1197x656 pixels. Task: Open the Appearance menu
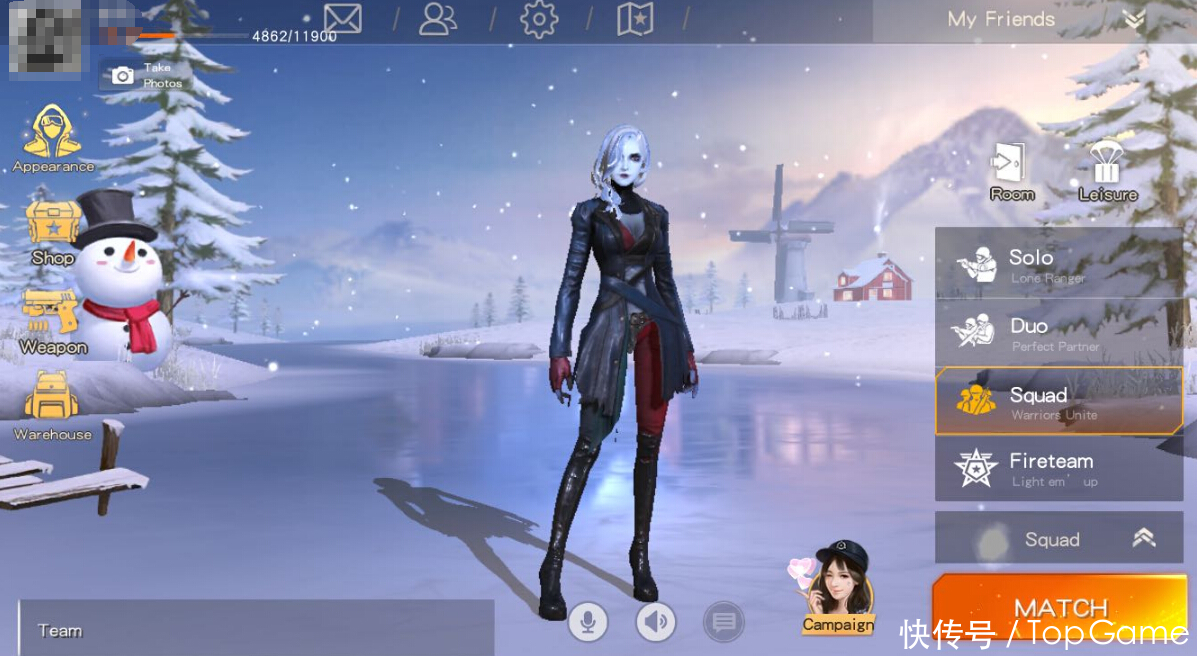click(53, 139)
